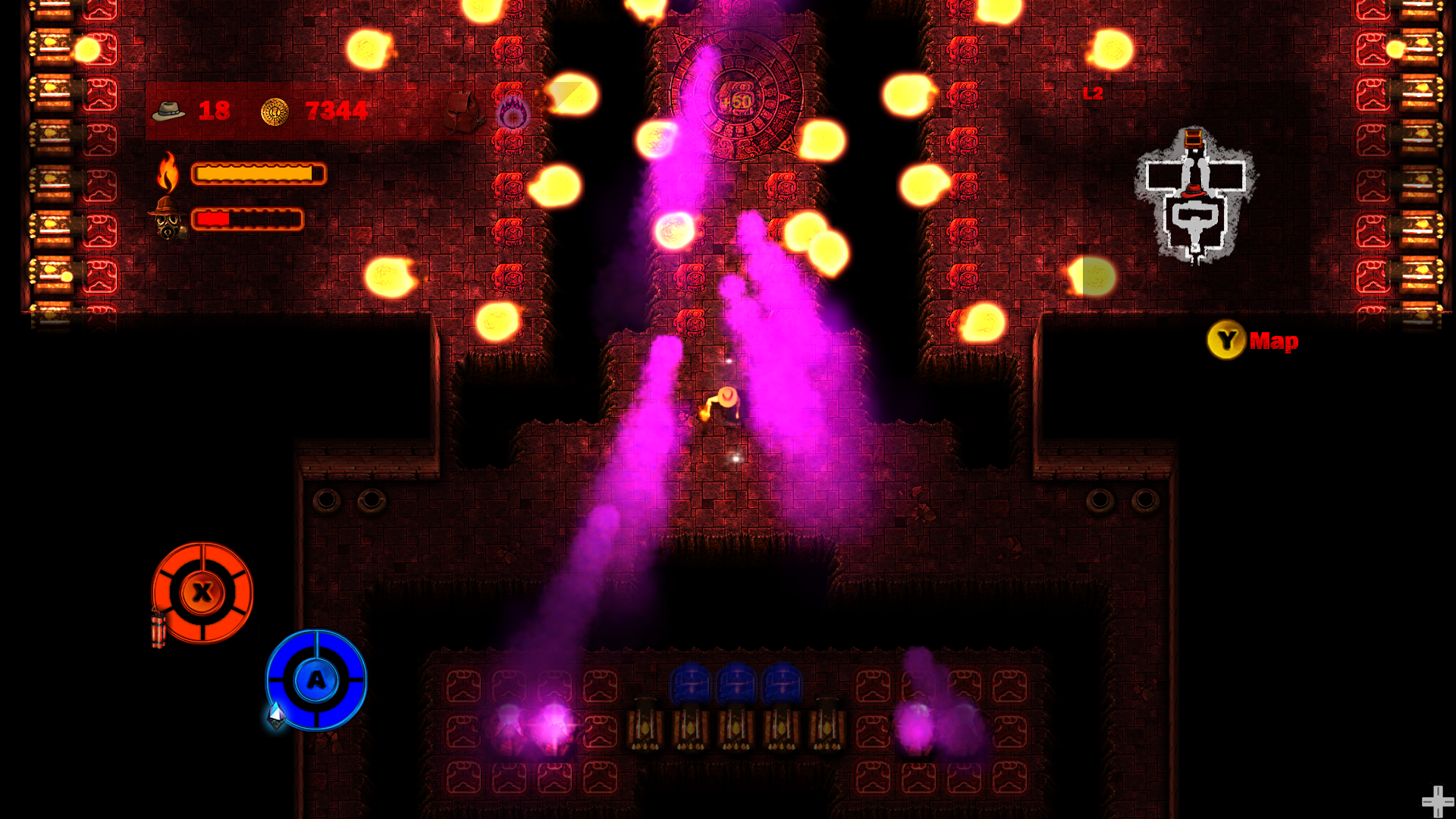The height and width of the screenshot is (819, 1456).
Task: Select the purple flaming ring icon
Action: point(513,114)
